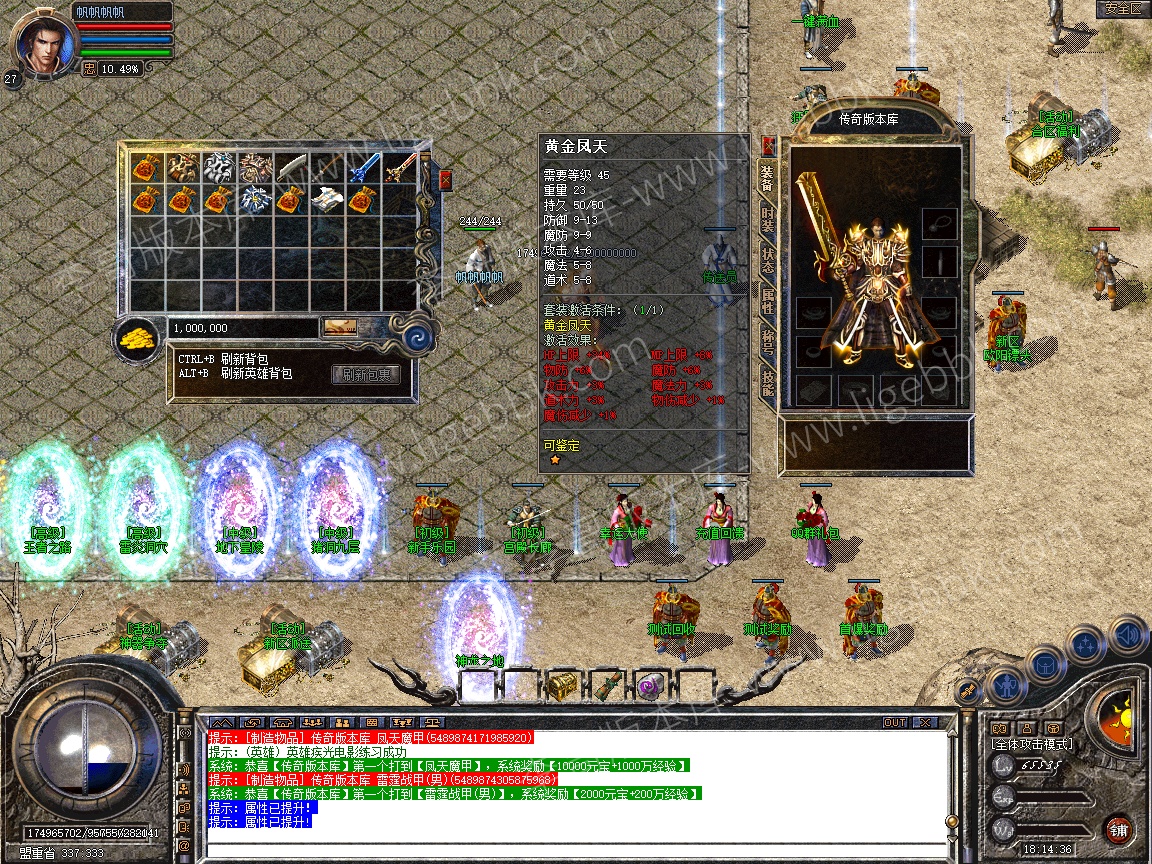
Task: Close the inventory bag window
Action: pos(445,180)
